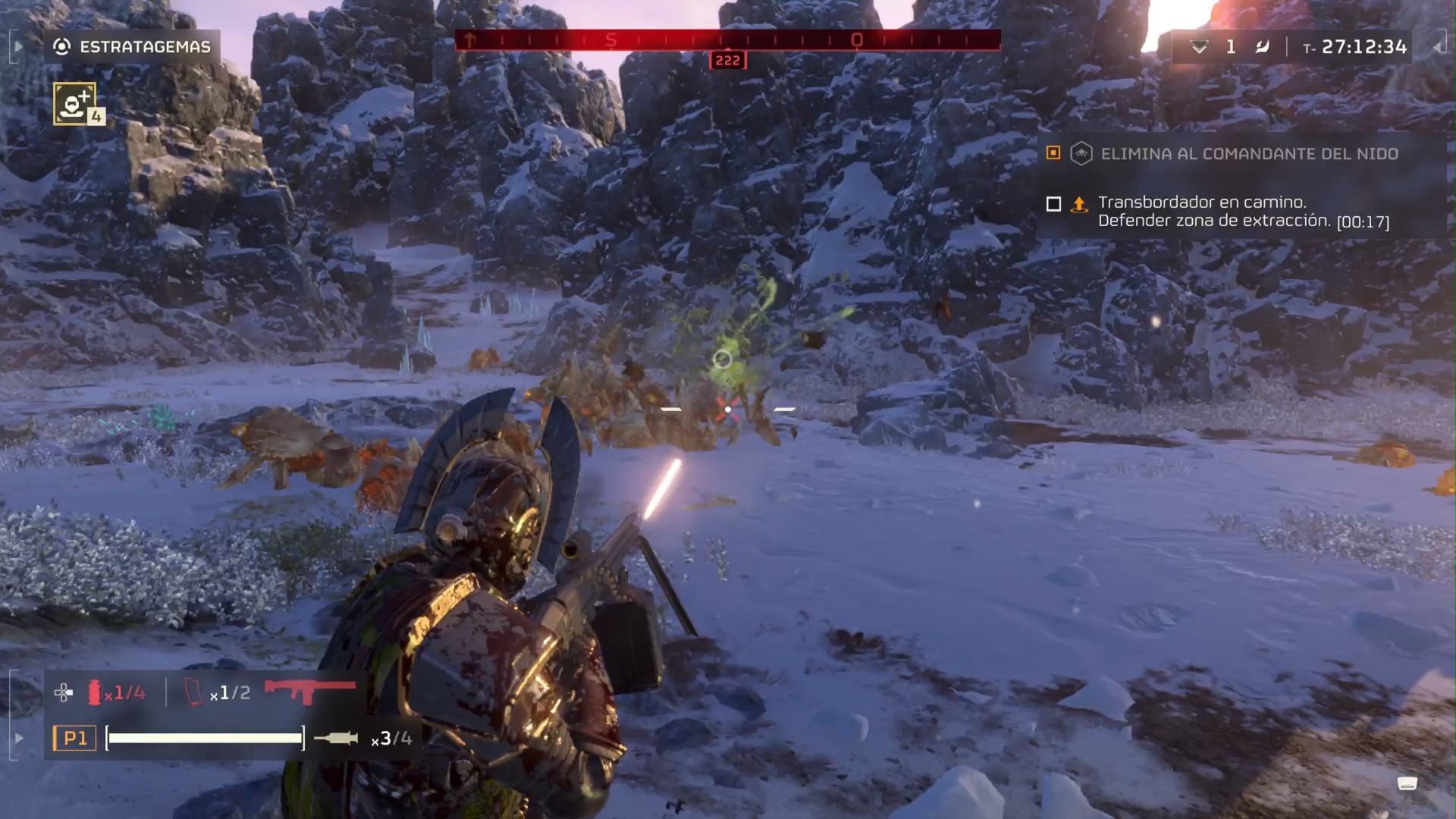Select the Elimina al Comandante del Nido objective
Screen dimensions: 1456x819
(x=1248, y=154)
